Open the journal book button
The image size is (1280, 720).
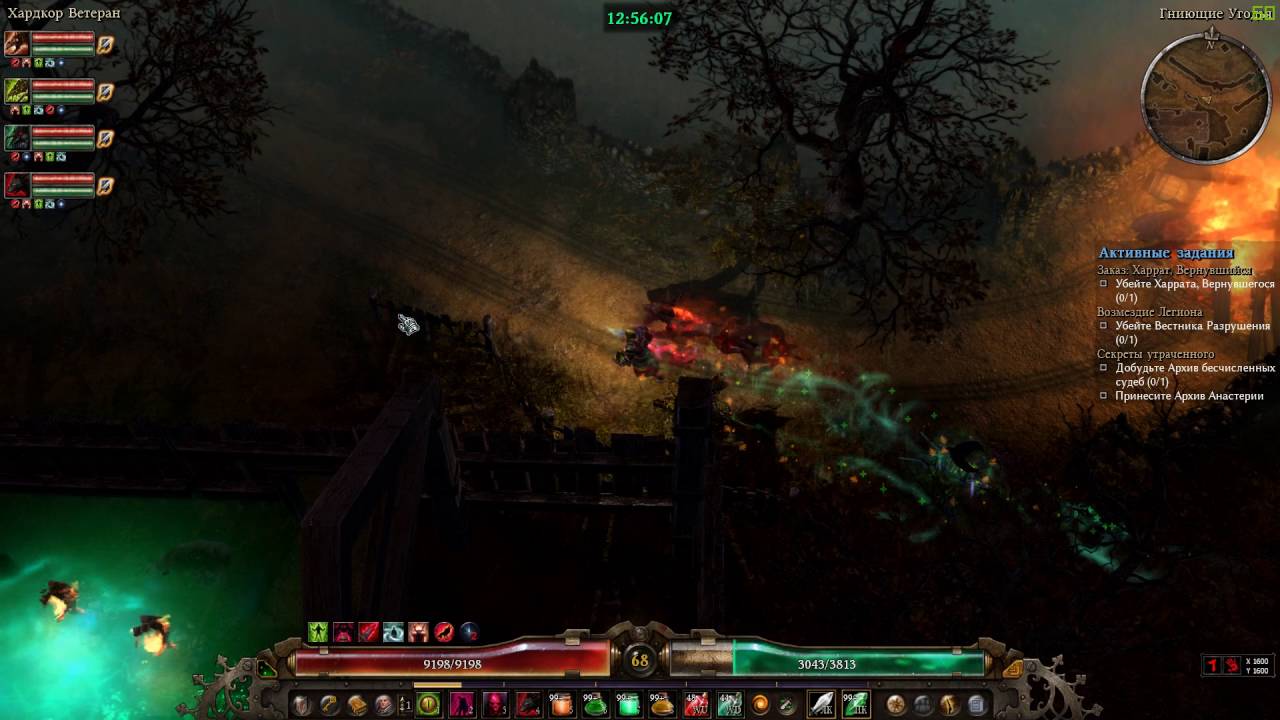[x=357, y=705]
